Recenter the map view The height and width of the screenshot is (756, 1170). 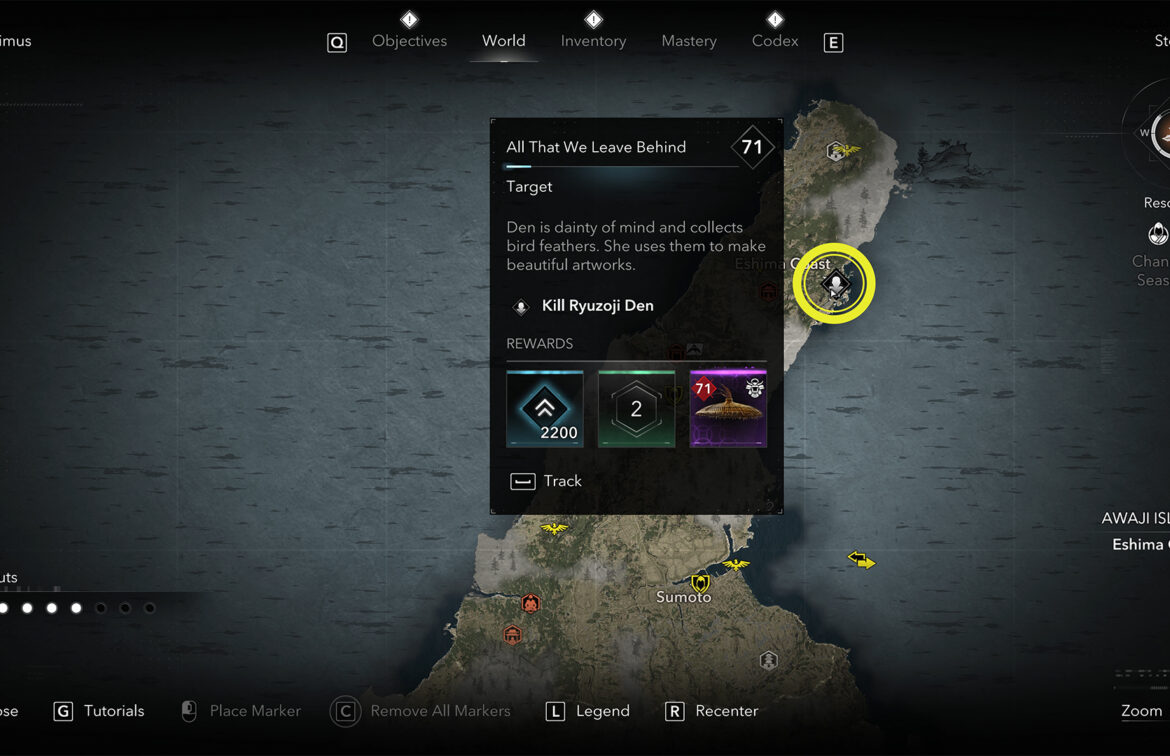[713, 711]
